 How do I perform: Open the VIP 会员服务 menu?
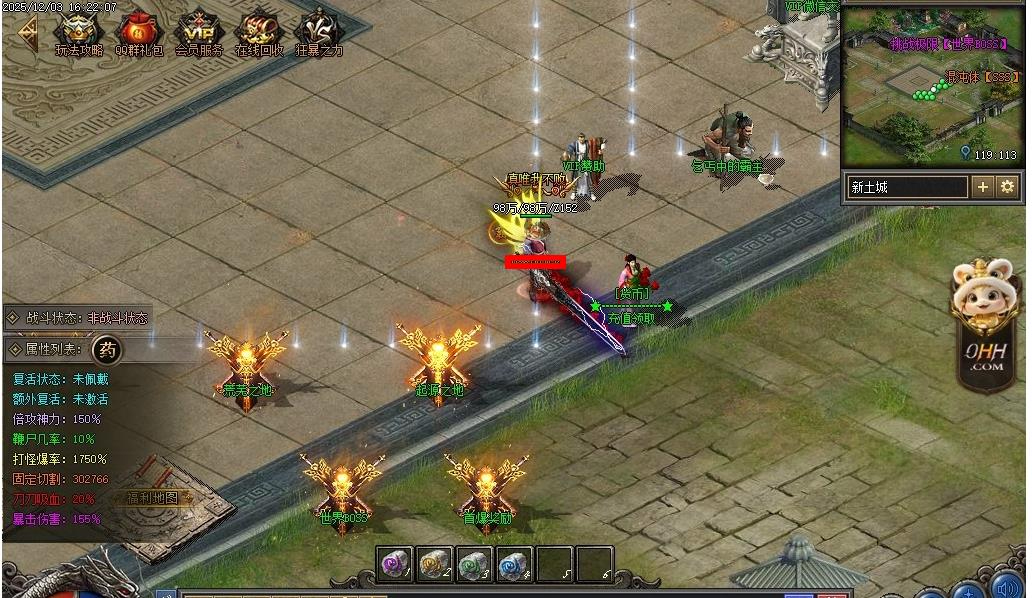199,32
